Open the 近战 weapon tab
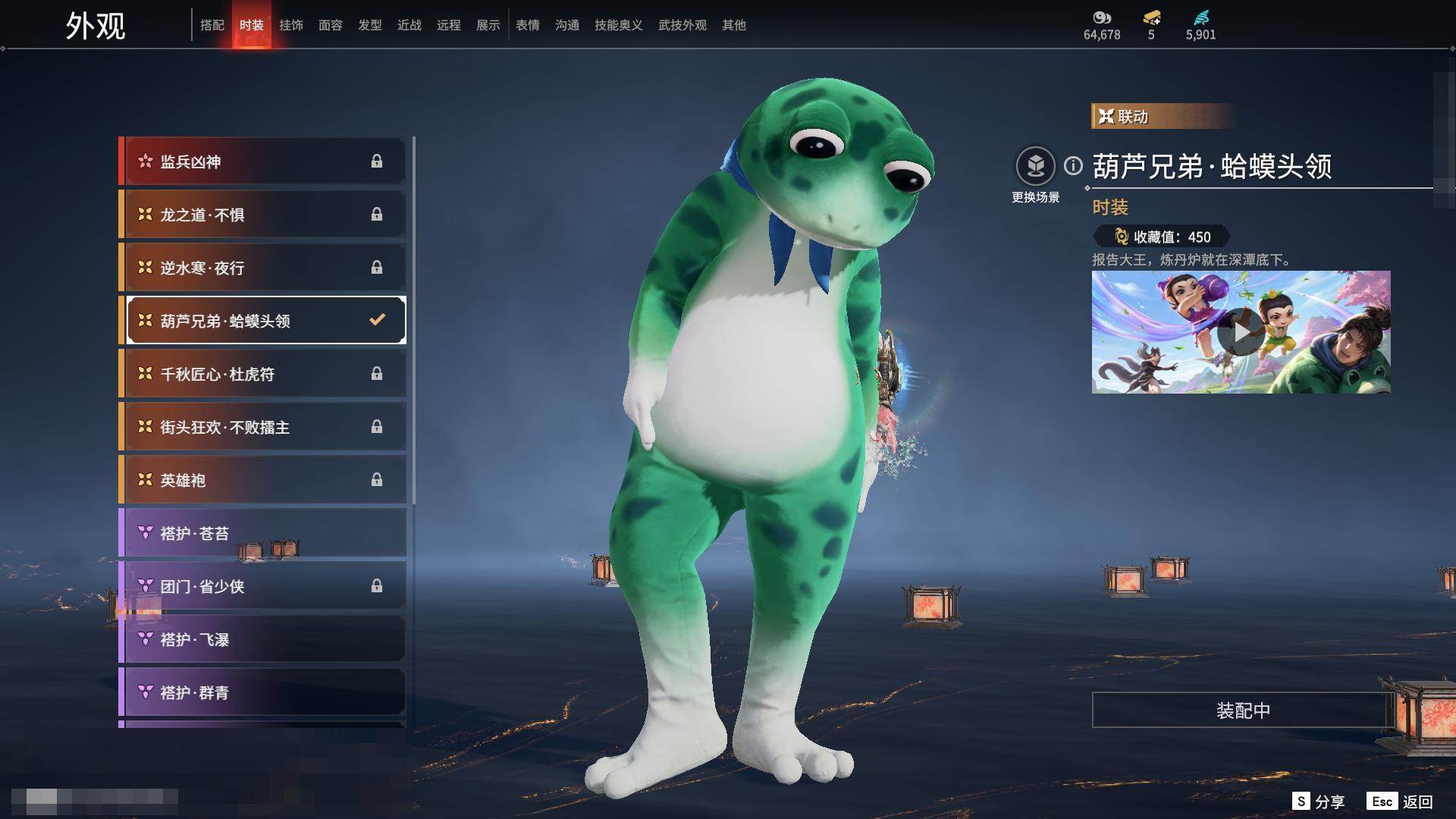1456x819 pixels. (409, 25)
